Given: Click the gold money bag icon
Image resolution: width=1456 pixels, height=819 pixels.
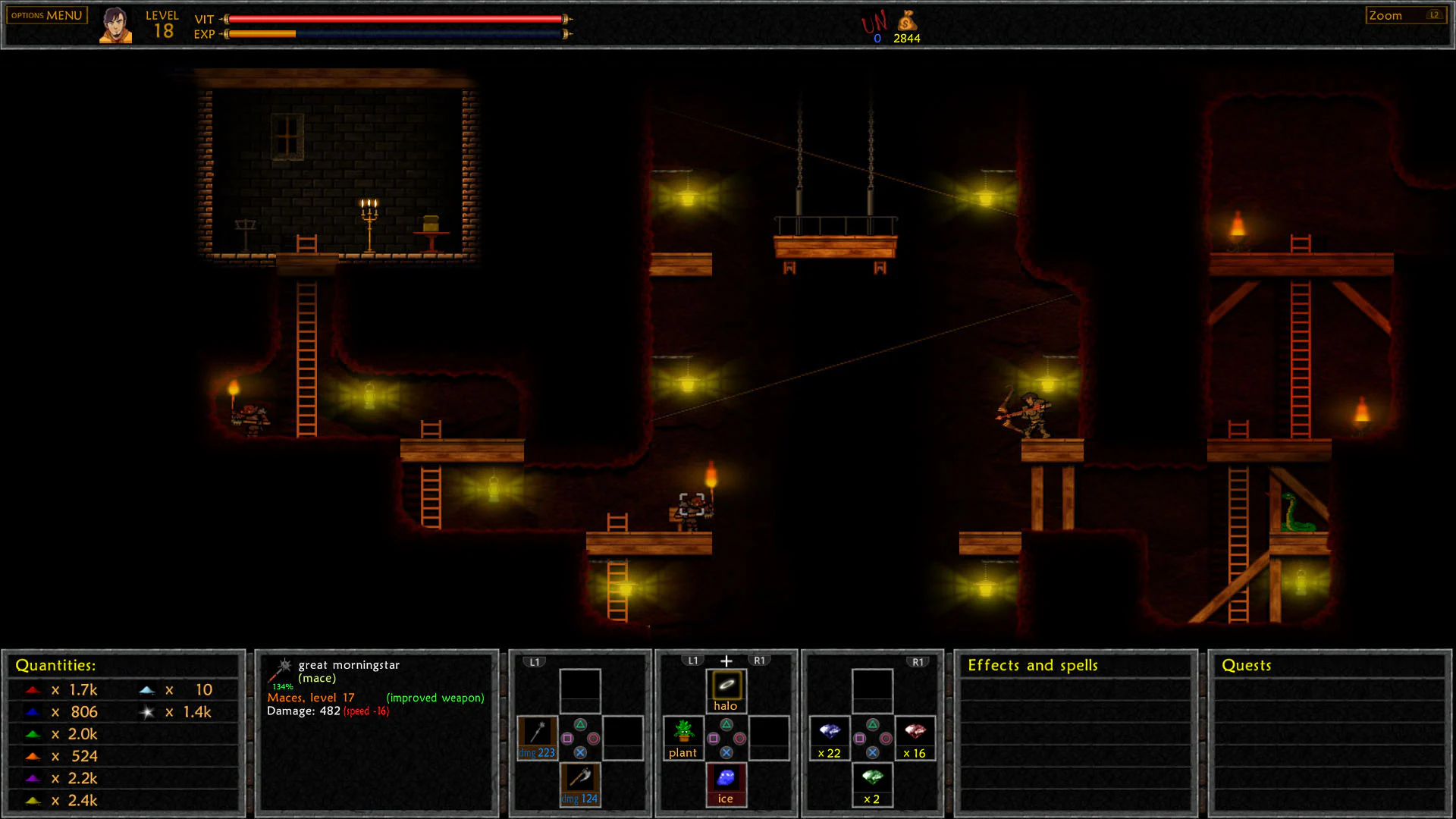Looking at the screenshot, I should coord(907,22).
